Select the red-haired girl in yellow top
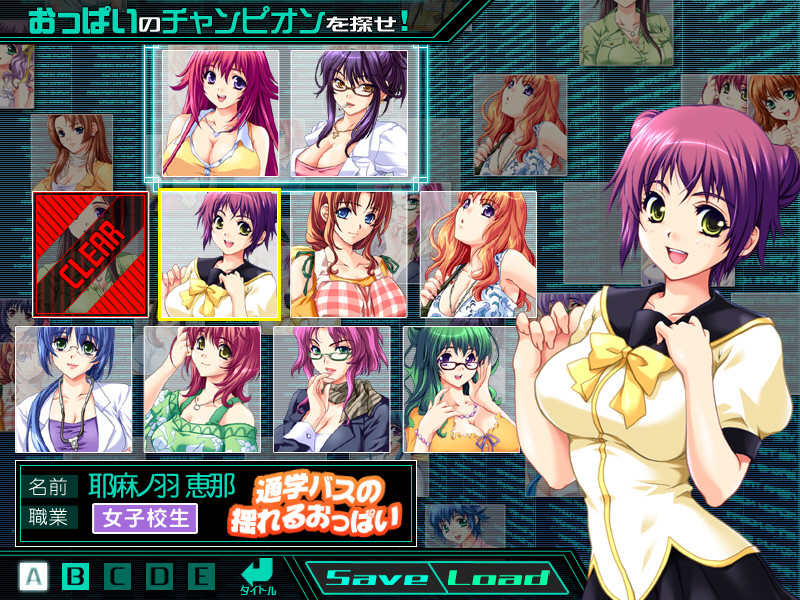 (x=221, y=113)
